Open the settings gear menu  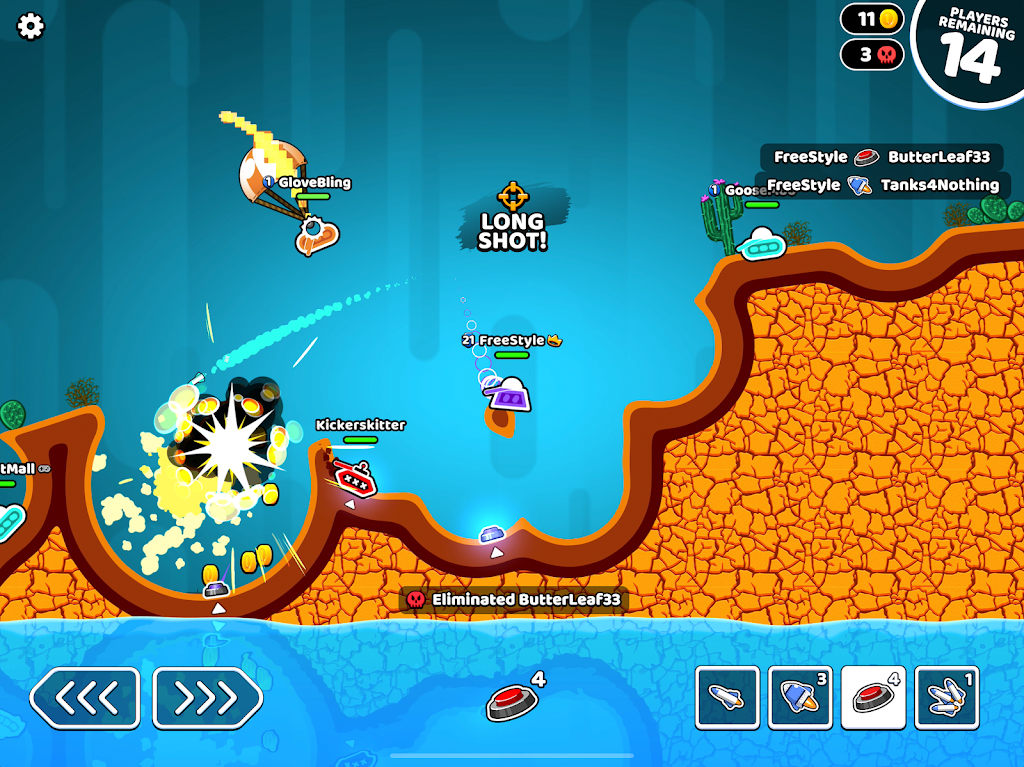click(x=31, y=26)
